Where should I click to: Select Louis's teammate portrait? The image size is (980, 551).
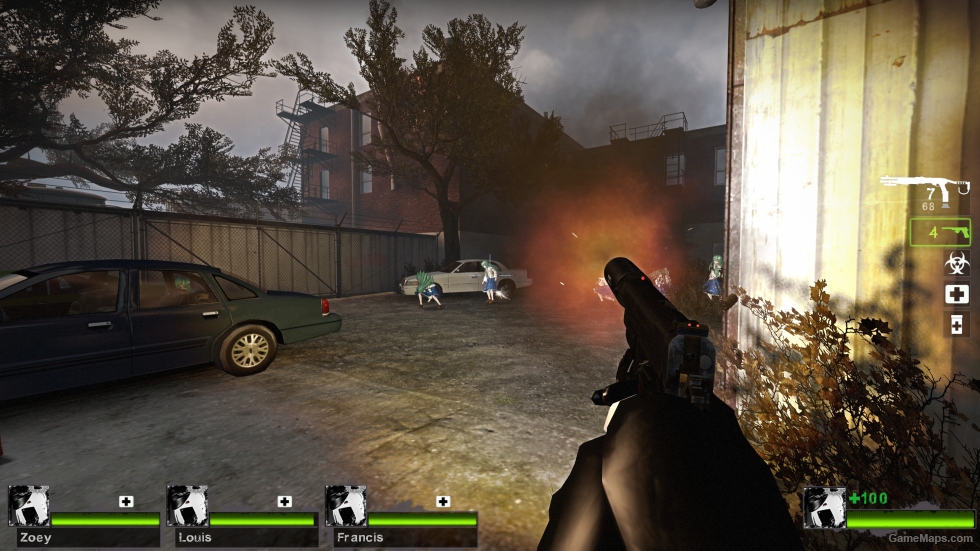[187, 506]
